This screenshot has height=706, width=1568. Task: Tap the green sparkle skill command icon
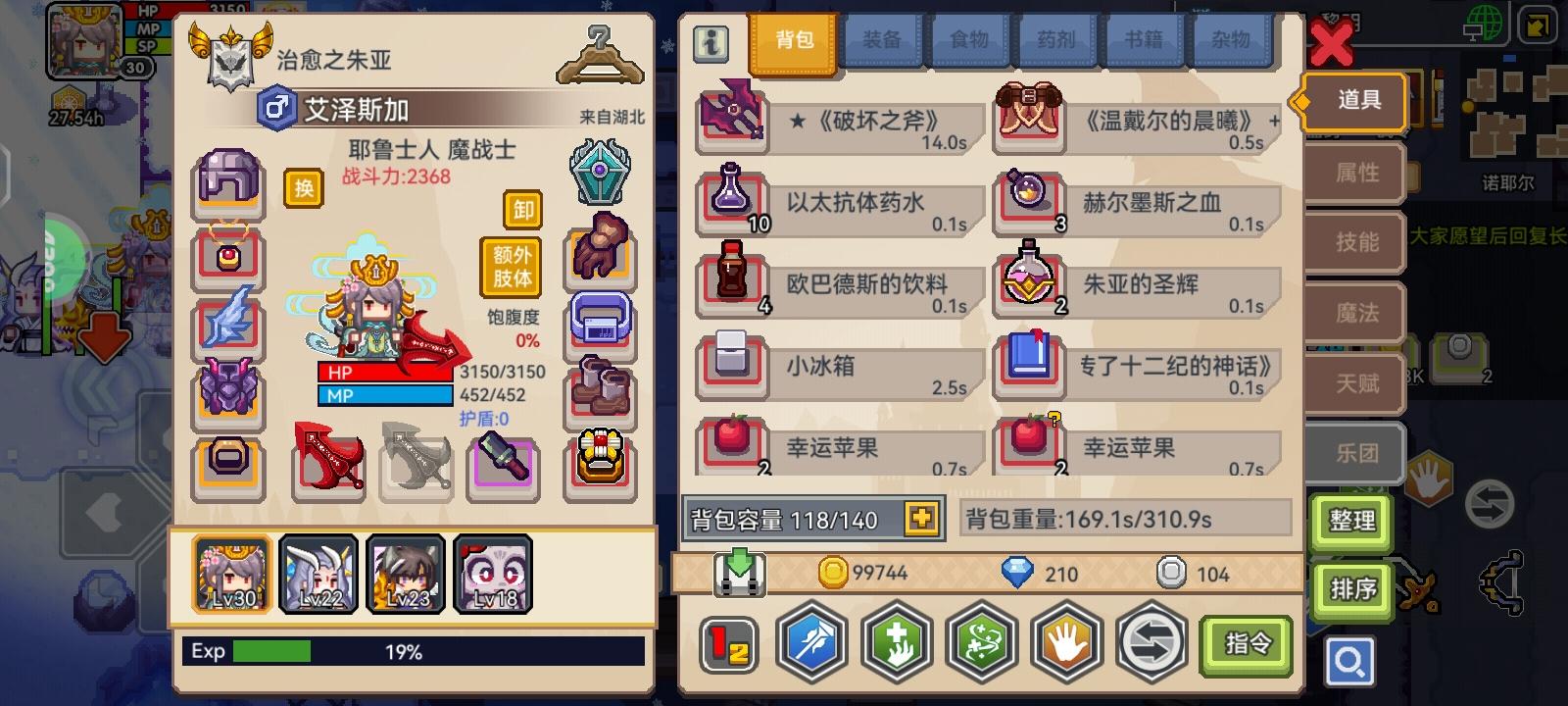point(982,644)
